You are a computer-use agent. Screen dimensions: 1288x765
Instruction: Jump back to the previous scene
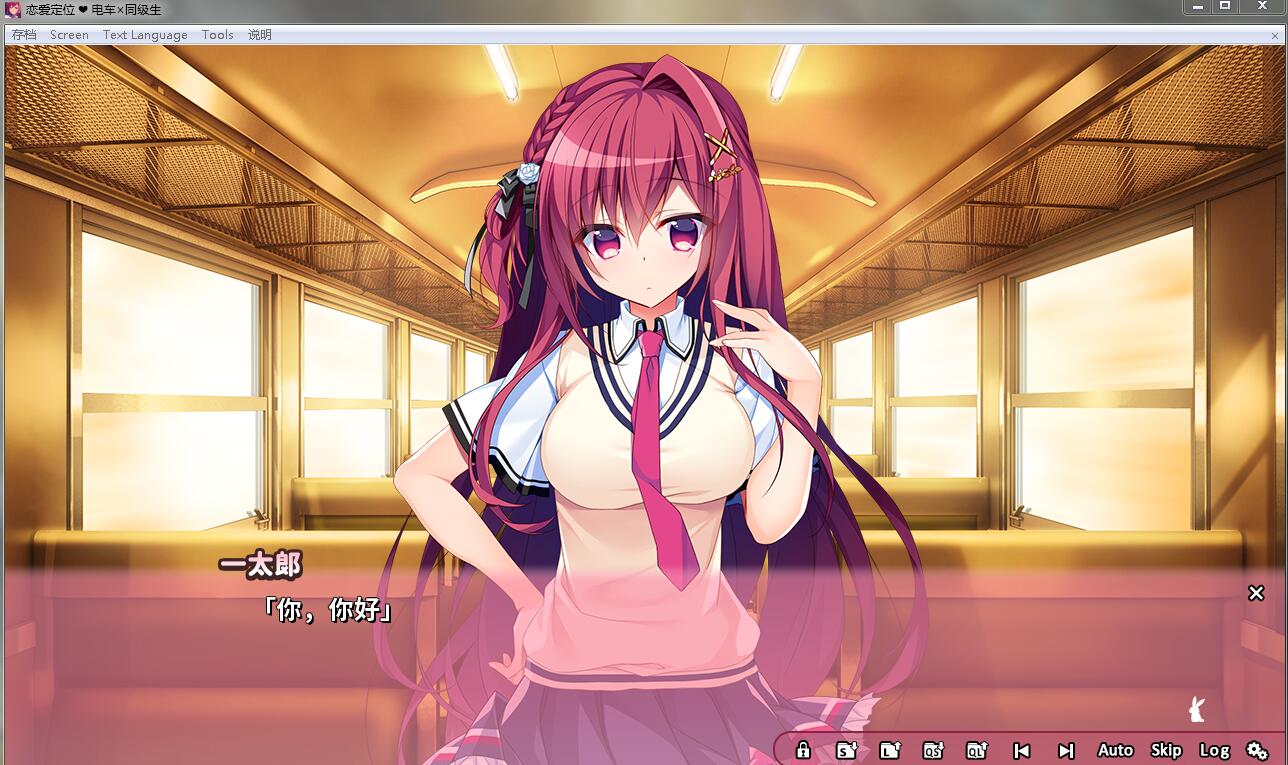(1021, 750)
